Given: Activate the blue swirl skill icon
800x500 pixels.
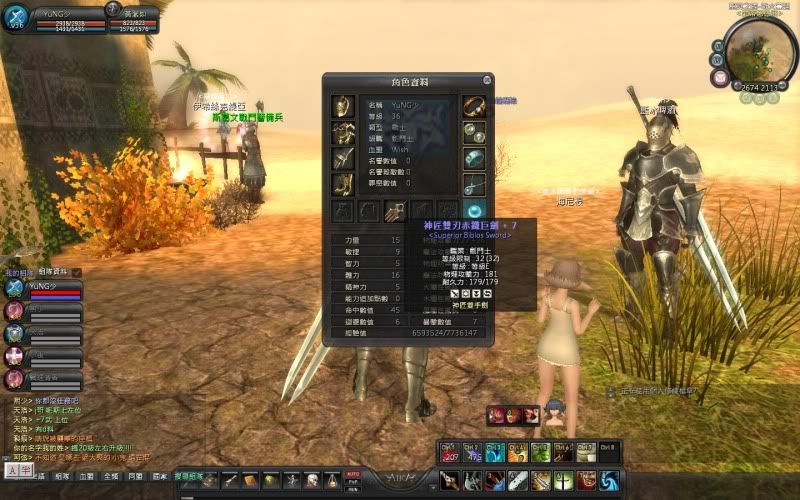Looking at the screenshot, I should click(609, 480).
